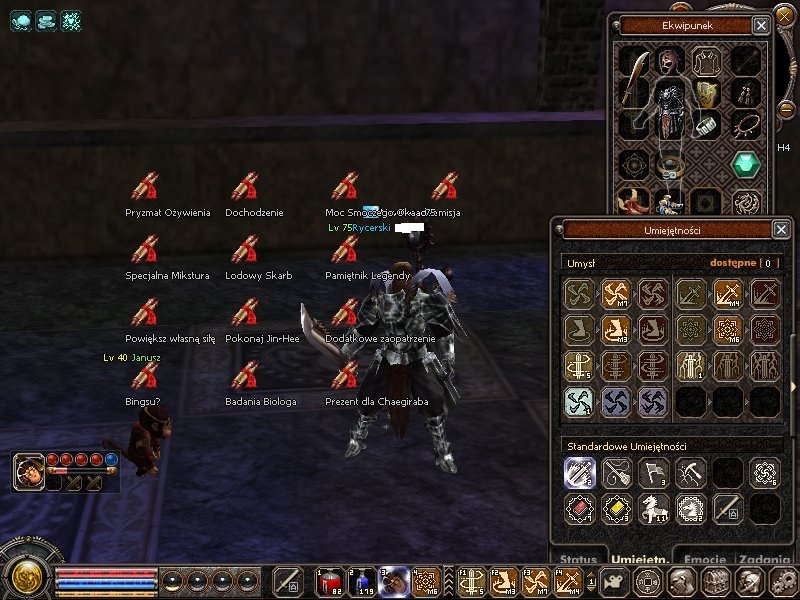Open the Emocje tab

pos(703,560)
